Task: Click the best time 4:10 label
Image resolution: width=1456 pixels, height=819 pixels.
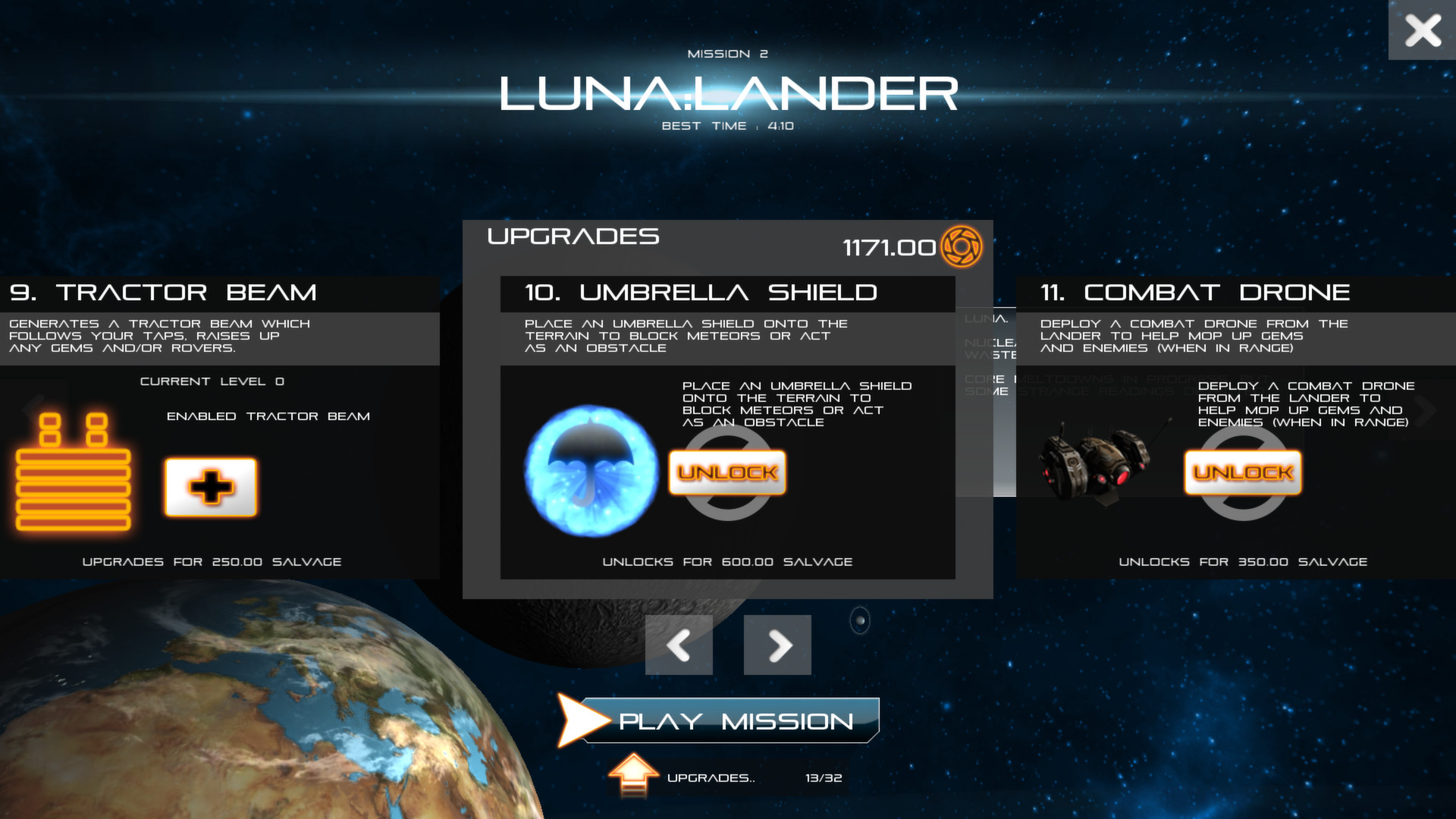Action: (x=726, y=126)
